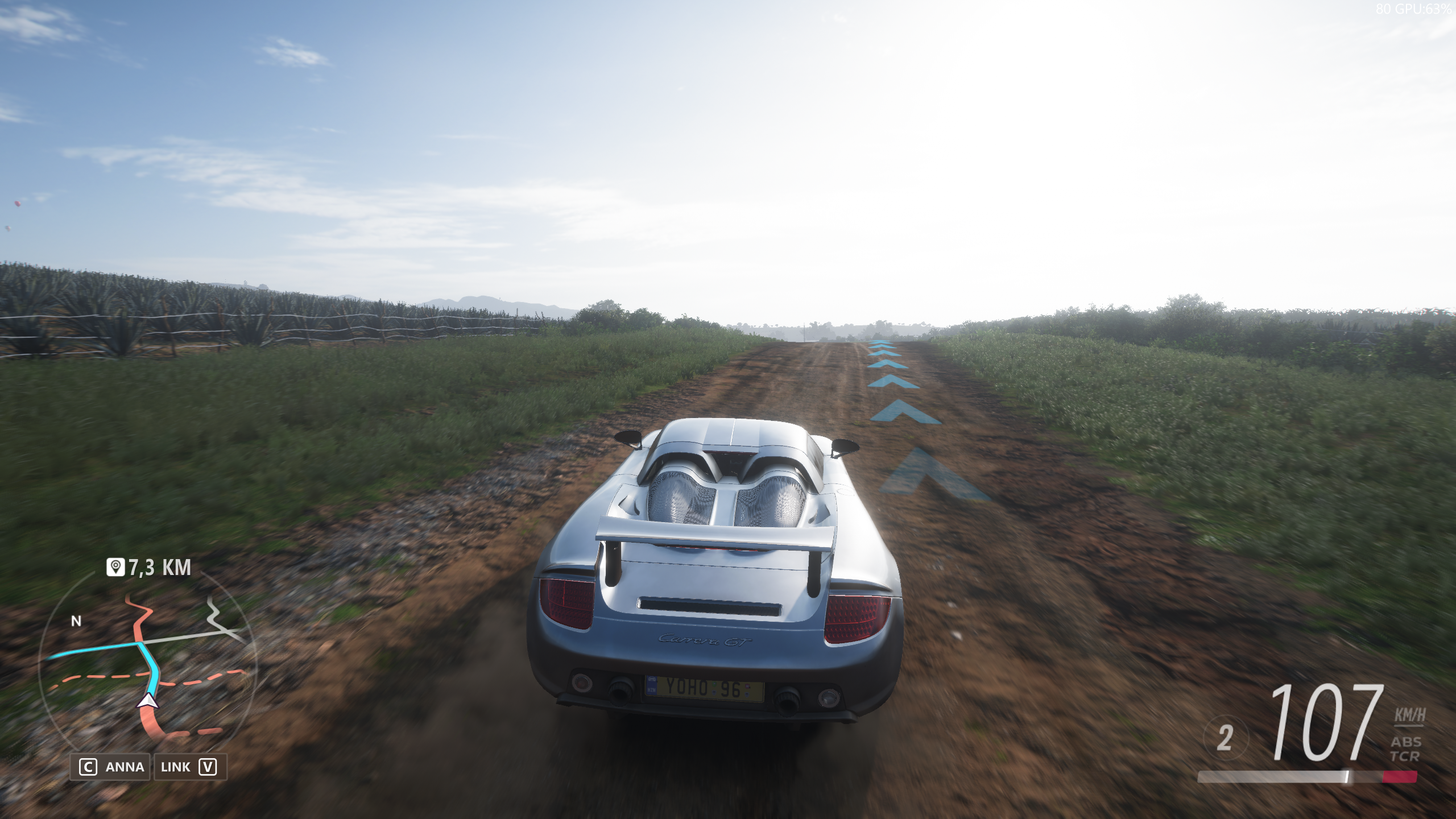The height and width of the screenshot is (819, 1456).
Task: Click the white player arrow on minimap
Action: coord(148,701)
